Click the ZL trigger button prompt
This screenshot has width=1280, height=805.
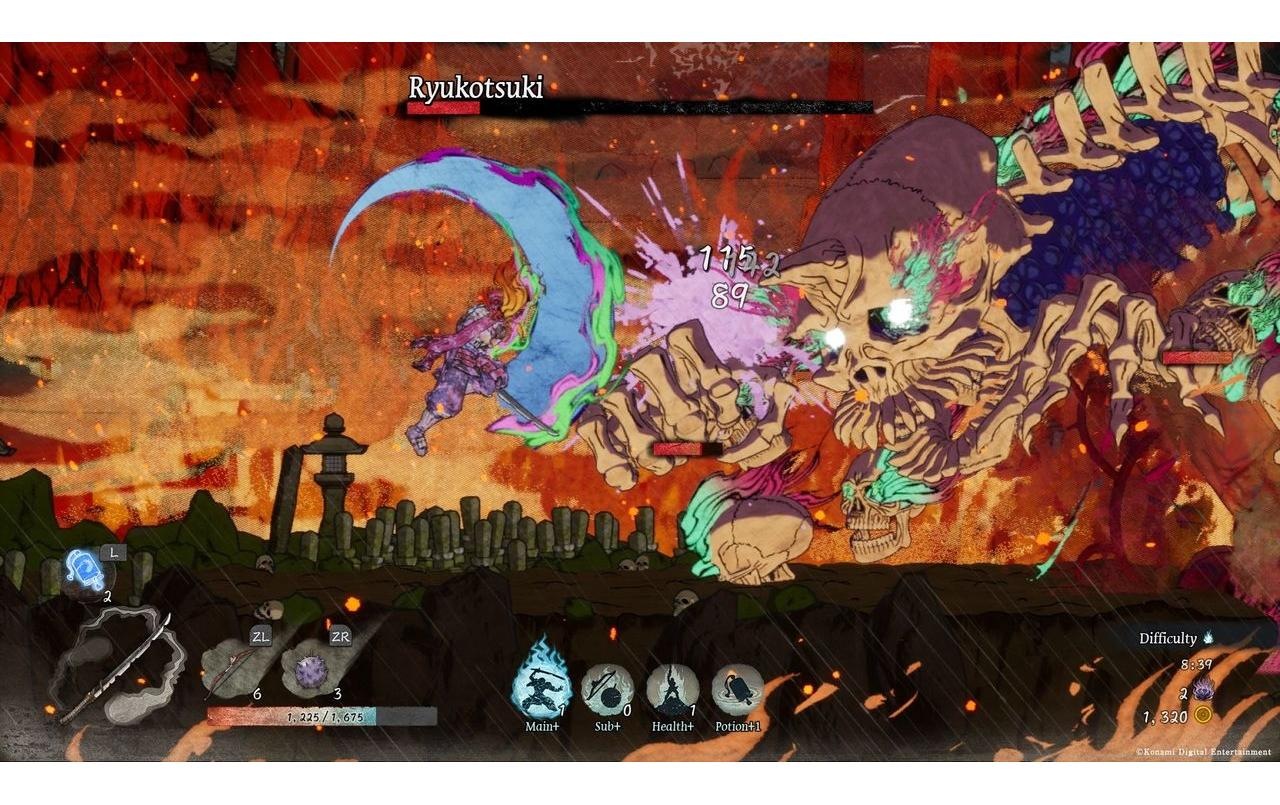(x=260, y=634)
